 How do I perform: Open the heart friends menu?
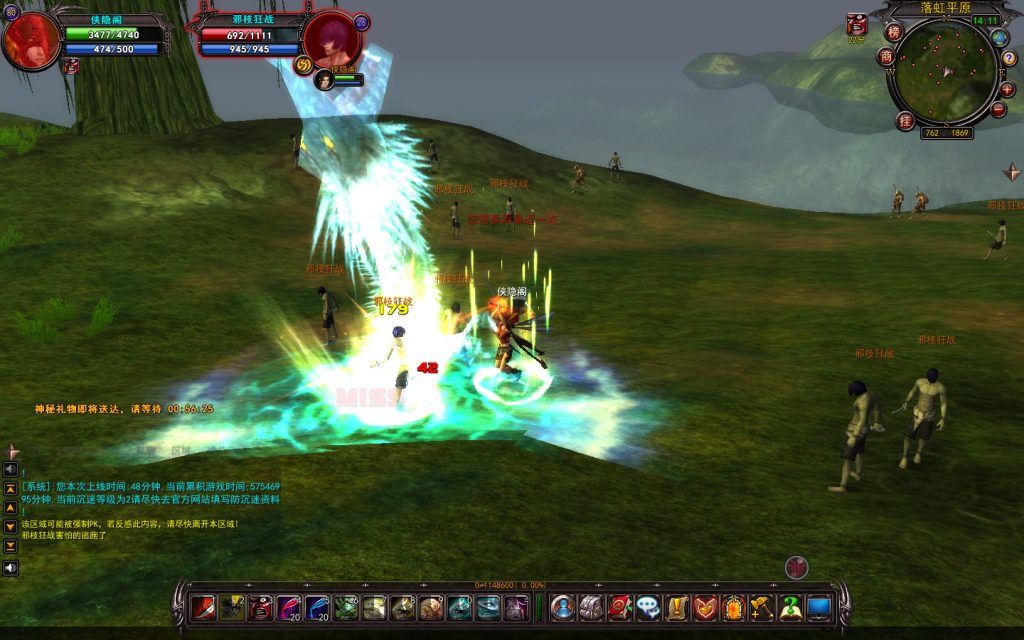pos(705,607)
